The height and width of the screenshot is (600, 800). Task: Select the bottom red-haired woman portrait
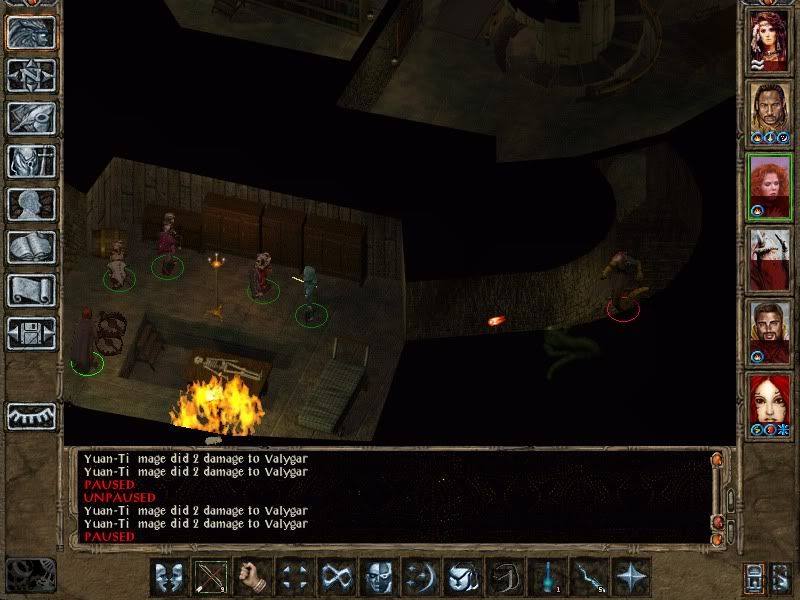click(769, 405)
